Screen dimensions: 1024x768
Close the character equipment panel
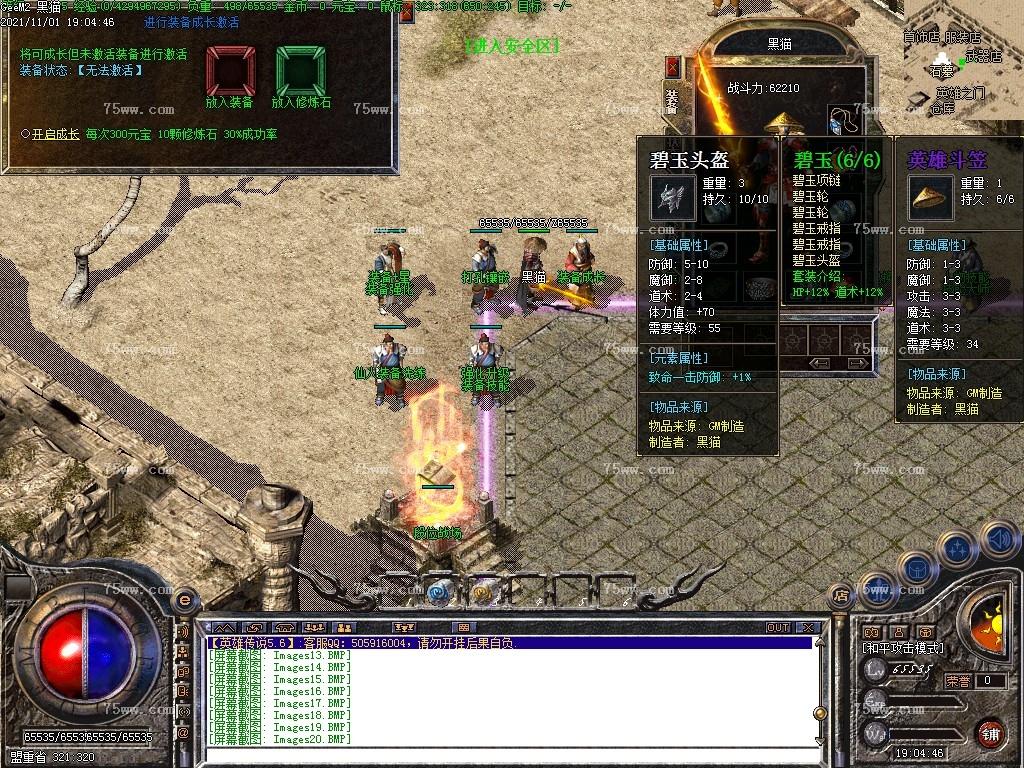coord(673,67)
